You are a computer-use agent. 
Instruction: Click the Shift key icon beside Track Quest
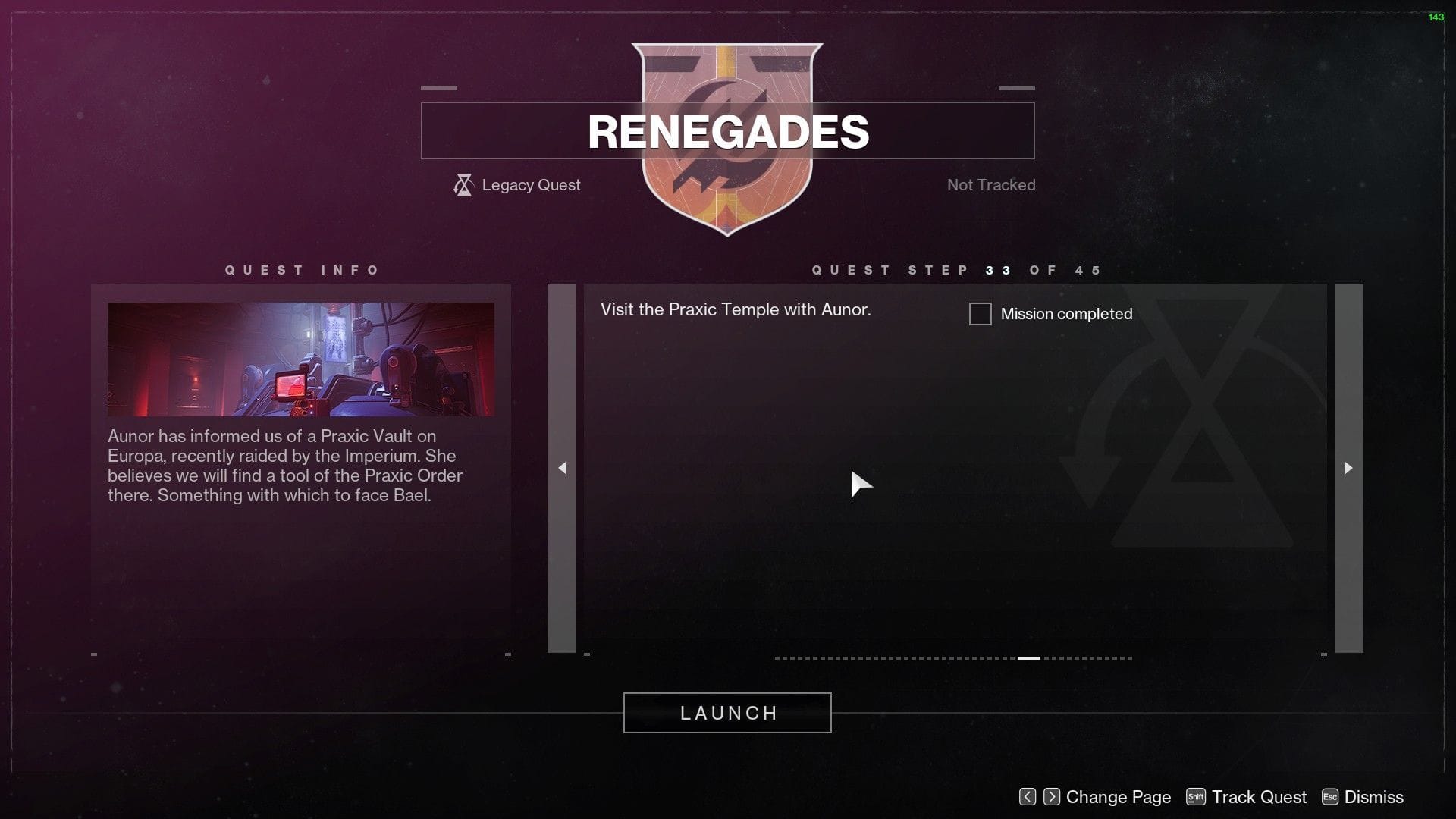tap(1196, 797)
